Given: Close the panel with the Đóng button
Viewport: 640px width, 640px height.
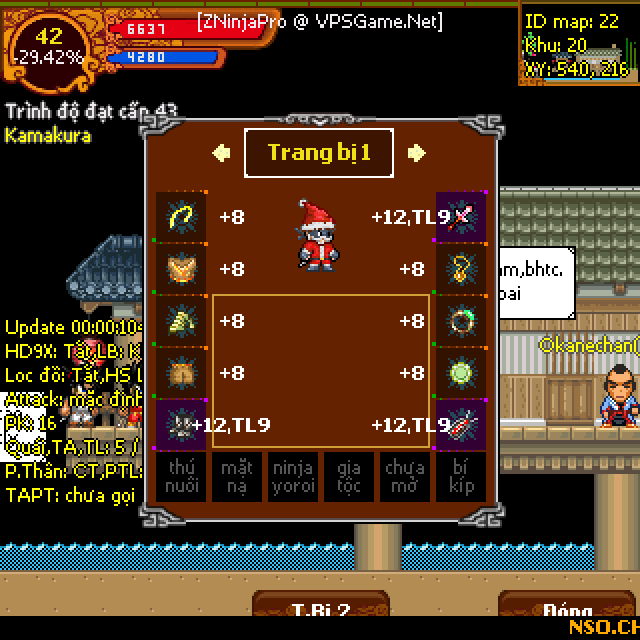Looking at the screenshot, I should 566,610.
